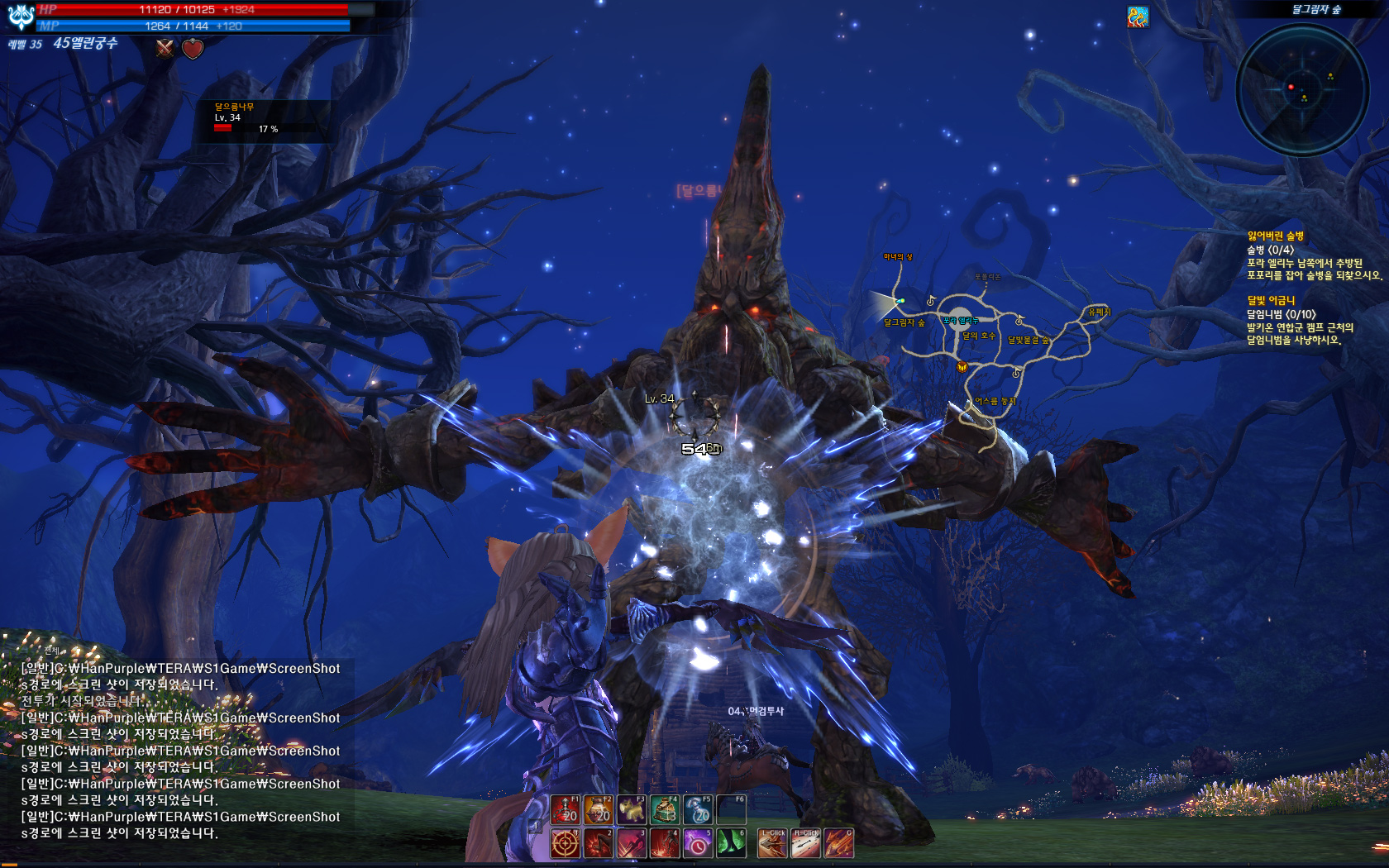Open the 달빛 어금니 quest tracker entry
Screen dimensions: 1389x868
point(1272,301)
